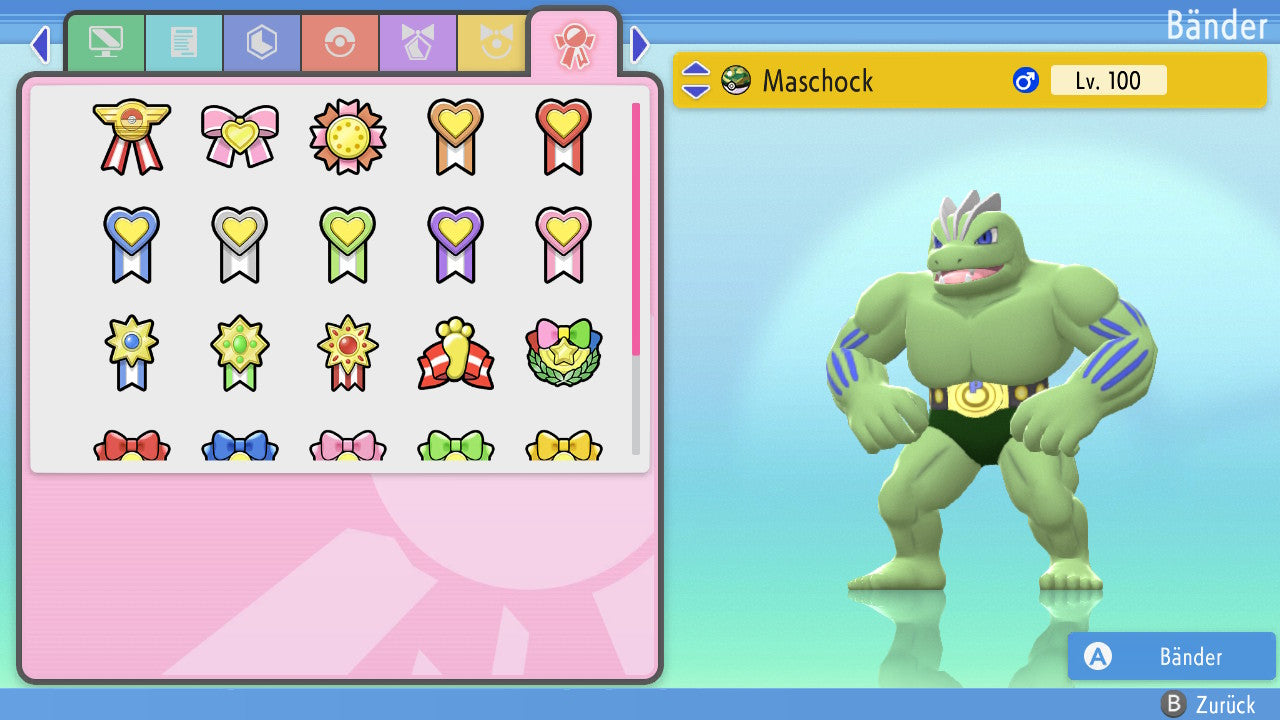This screenshot has width=1280, height=720.
Task: Select the pink ribbons tab
Action: click(574, 43)
